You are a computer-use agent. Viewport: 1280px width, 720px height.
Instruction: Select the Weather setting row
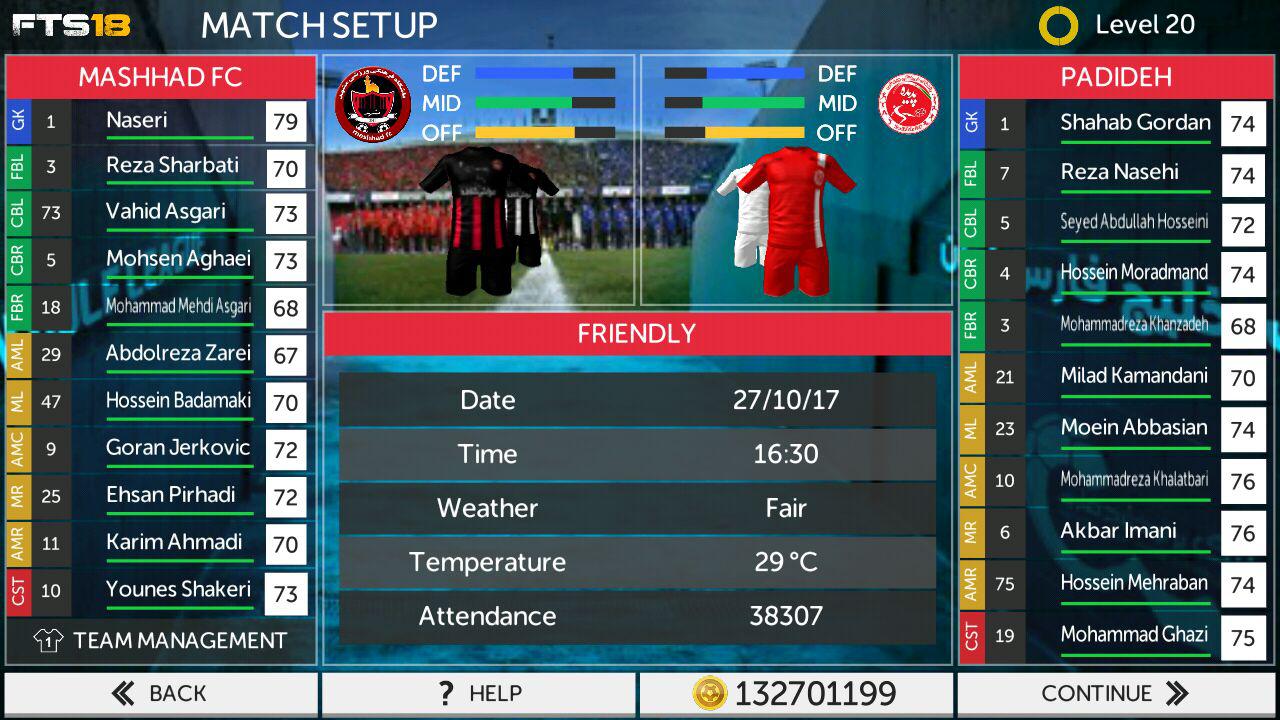coord(637,508)
